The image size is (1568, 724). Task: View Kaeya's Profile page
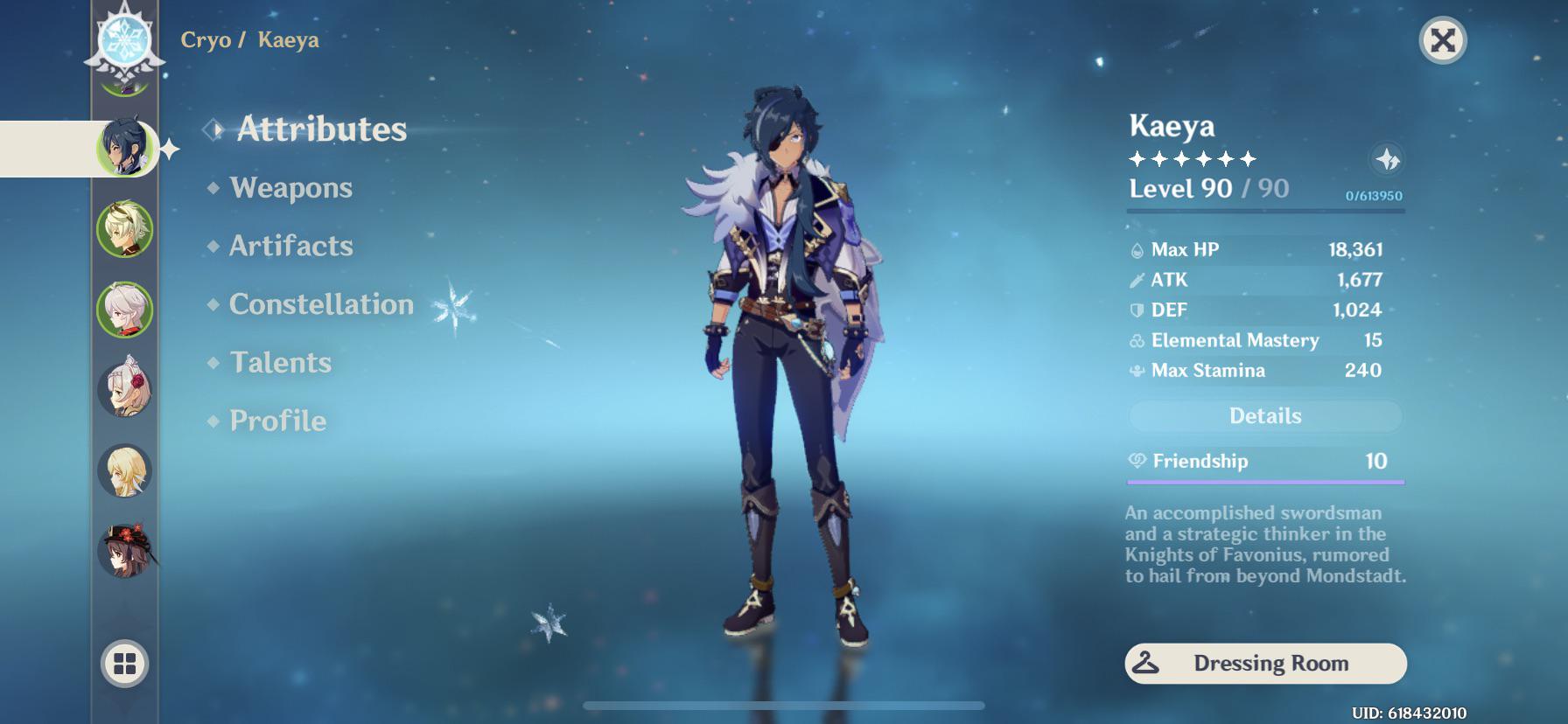[277, 421]
